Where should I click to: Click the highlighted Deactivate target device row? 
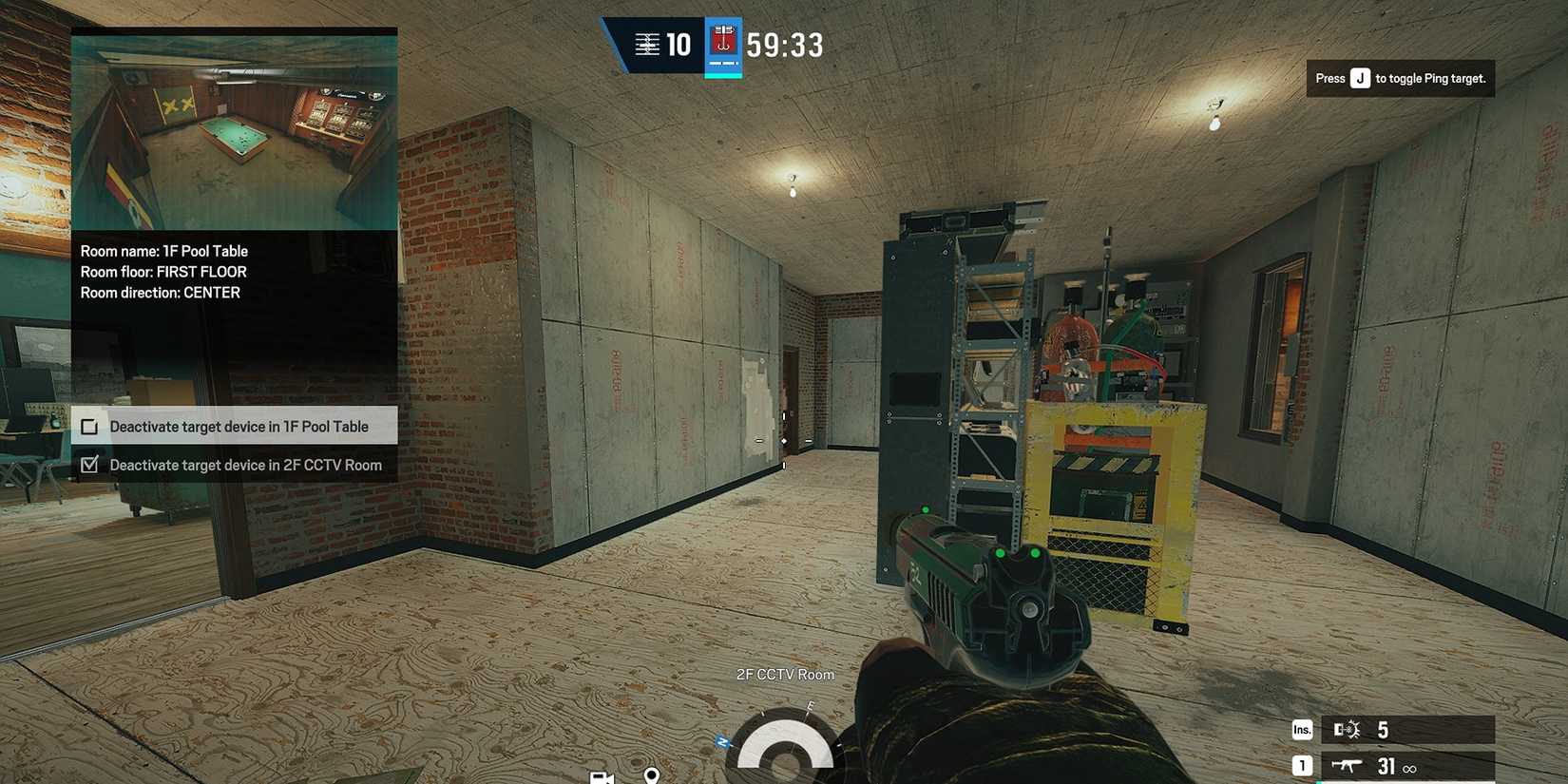pos(234,426)
